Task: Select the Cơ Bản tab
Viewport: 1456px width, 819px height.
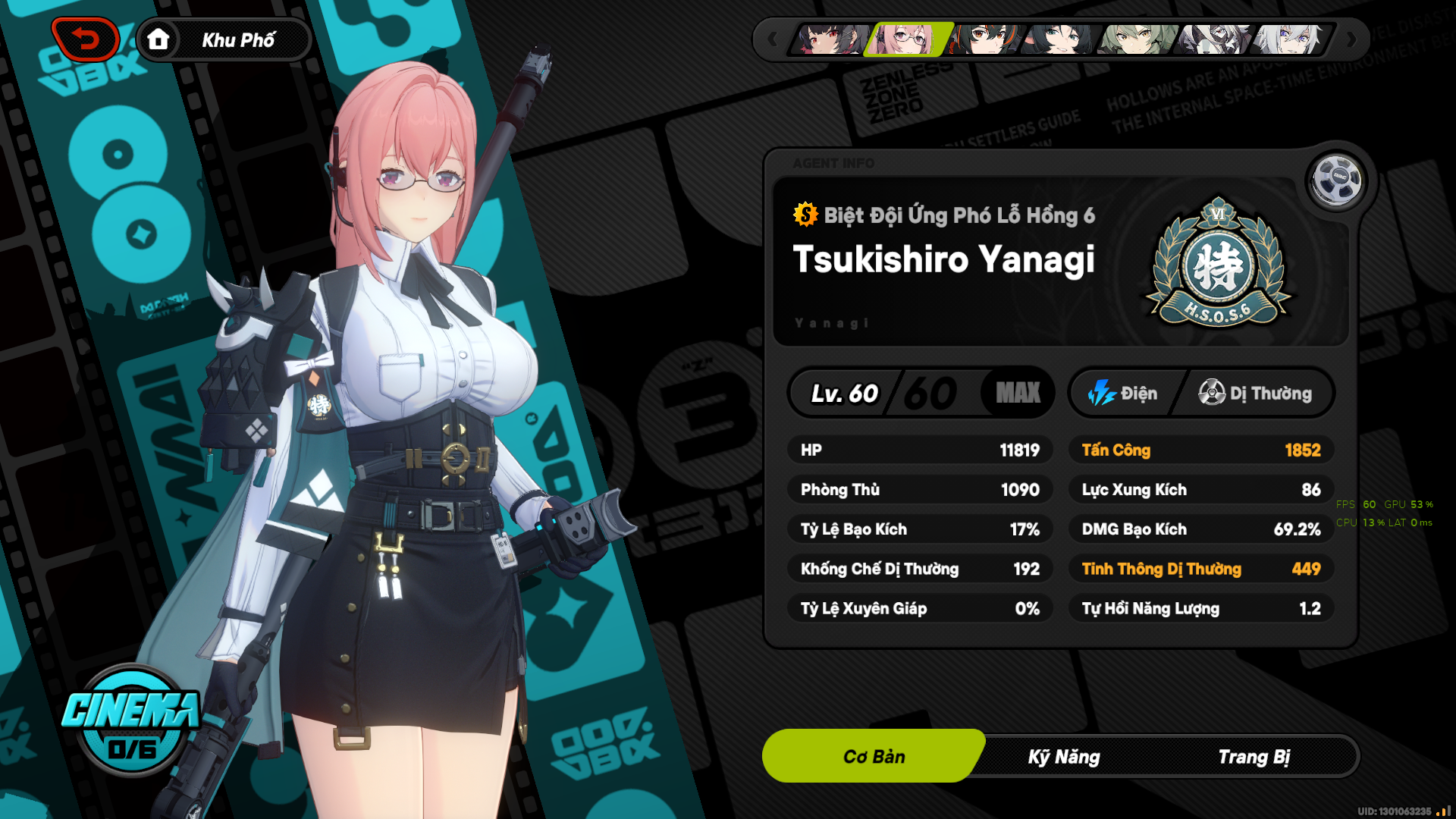Action: 872,755
